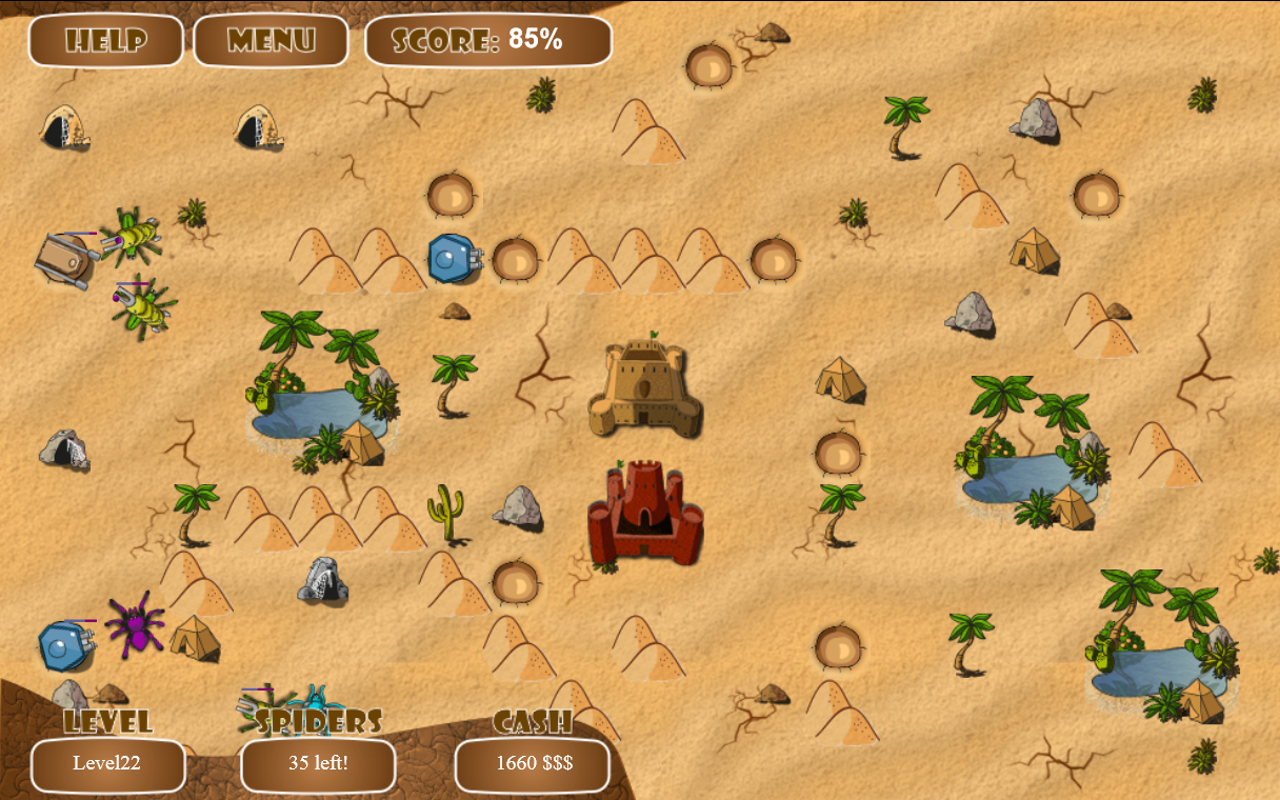Click the '35 left!' spiders counter

319,763
